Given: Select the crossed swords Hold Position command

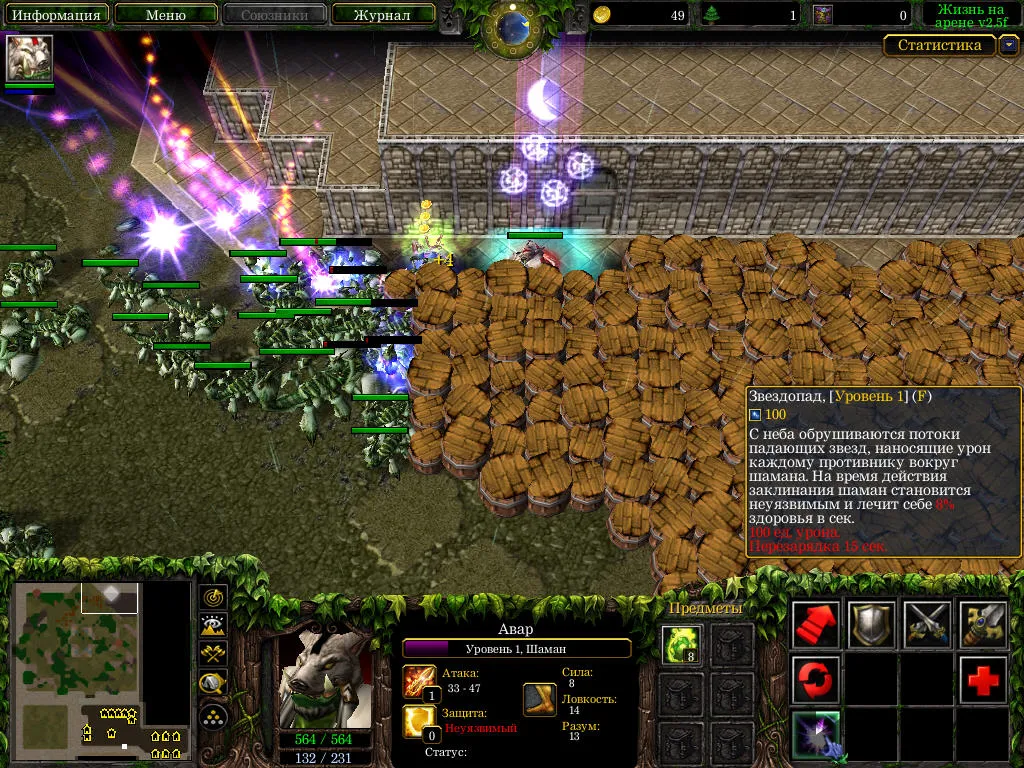Looking at the screenshot, I should pos(927,625).
